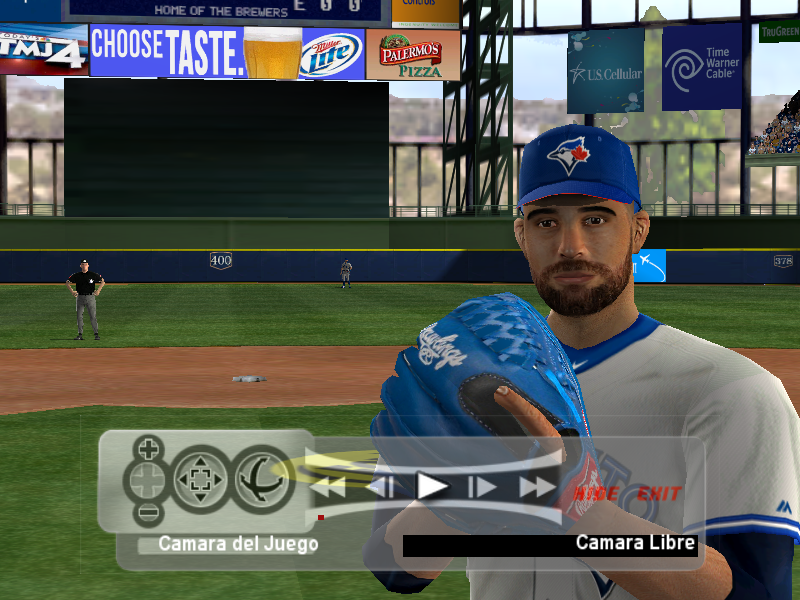Fast-forward the replay with the double-right arrows
The image size is (800, 600).
(537, 488)
